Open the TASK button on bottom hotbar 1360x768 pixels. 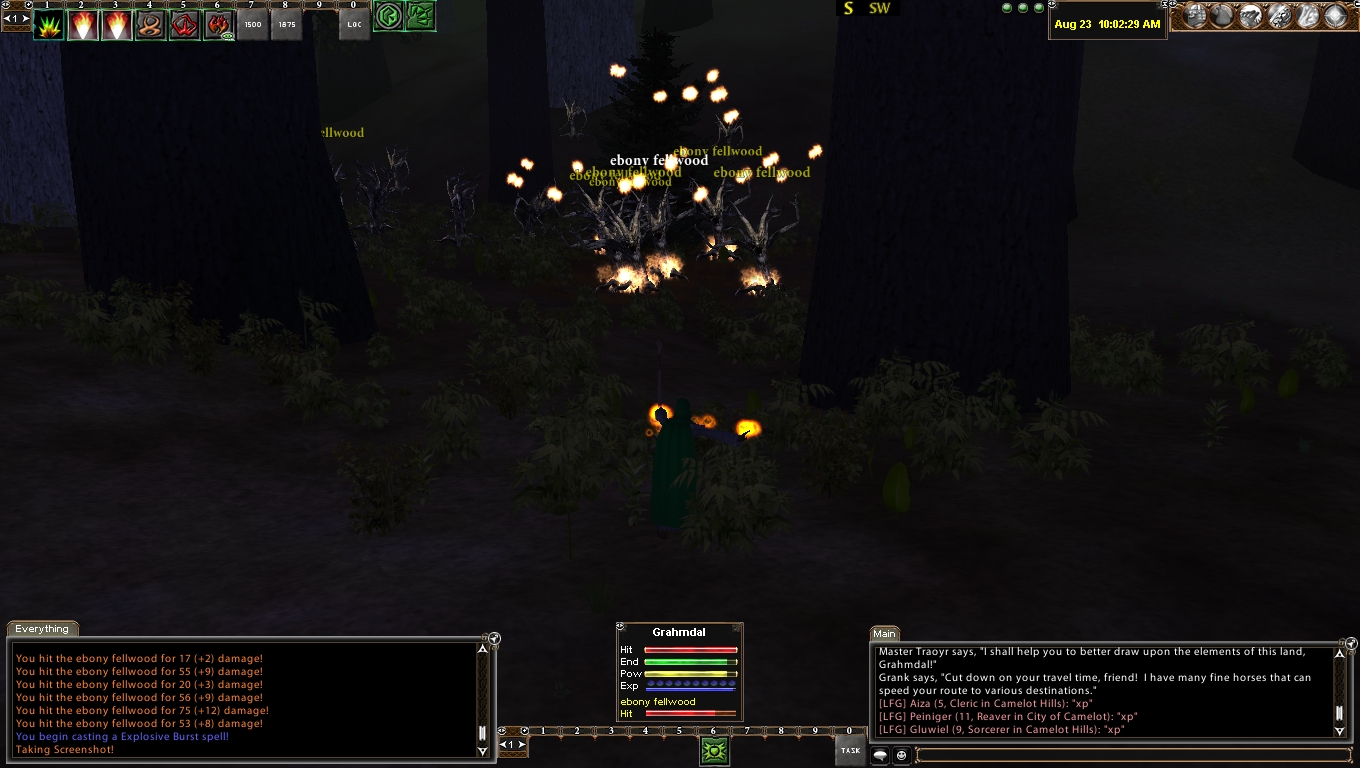coord(850,750)
